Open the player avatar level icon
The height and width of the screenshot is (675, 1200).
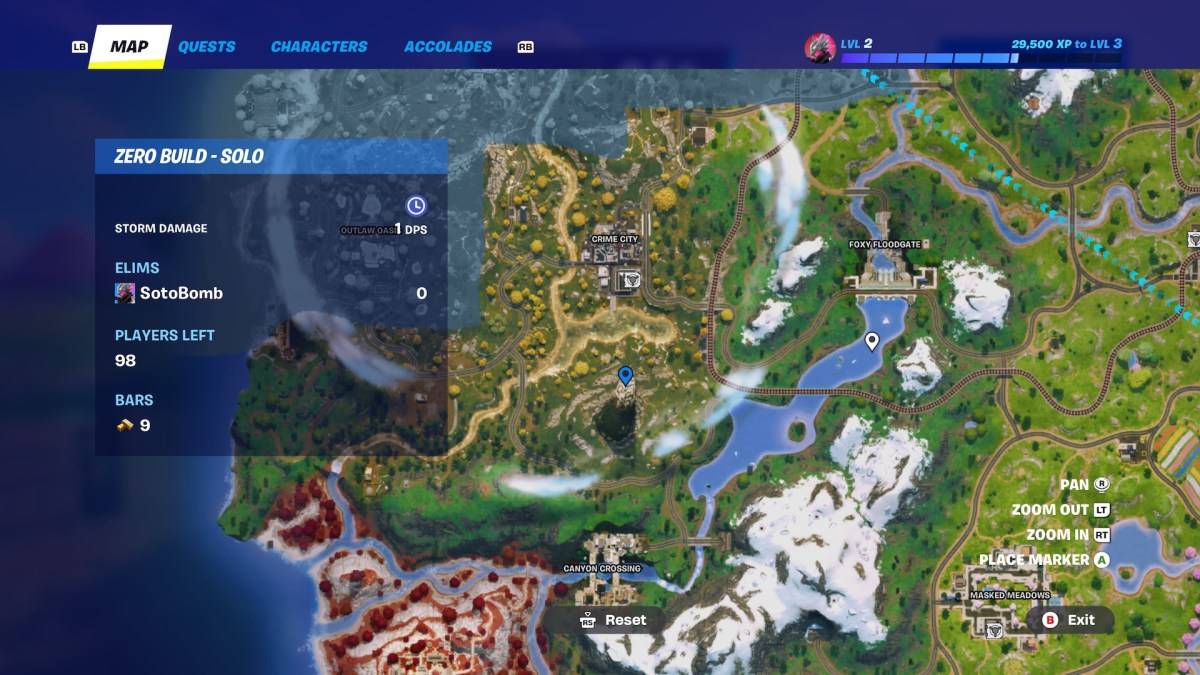coord(819,48)
